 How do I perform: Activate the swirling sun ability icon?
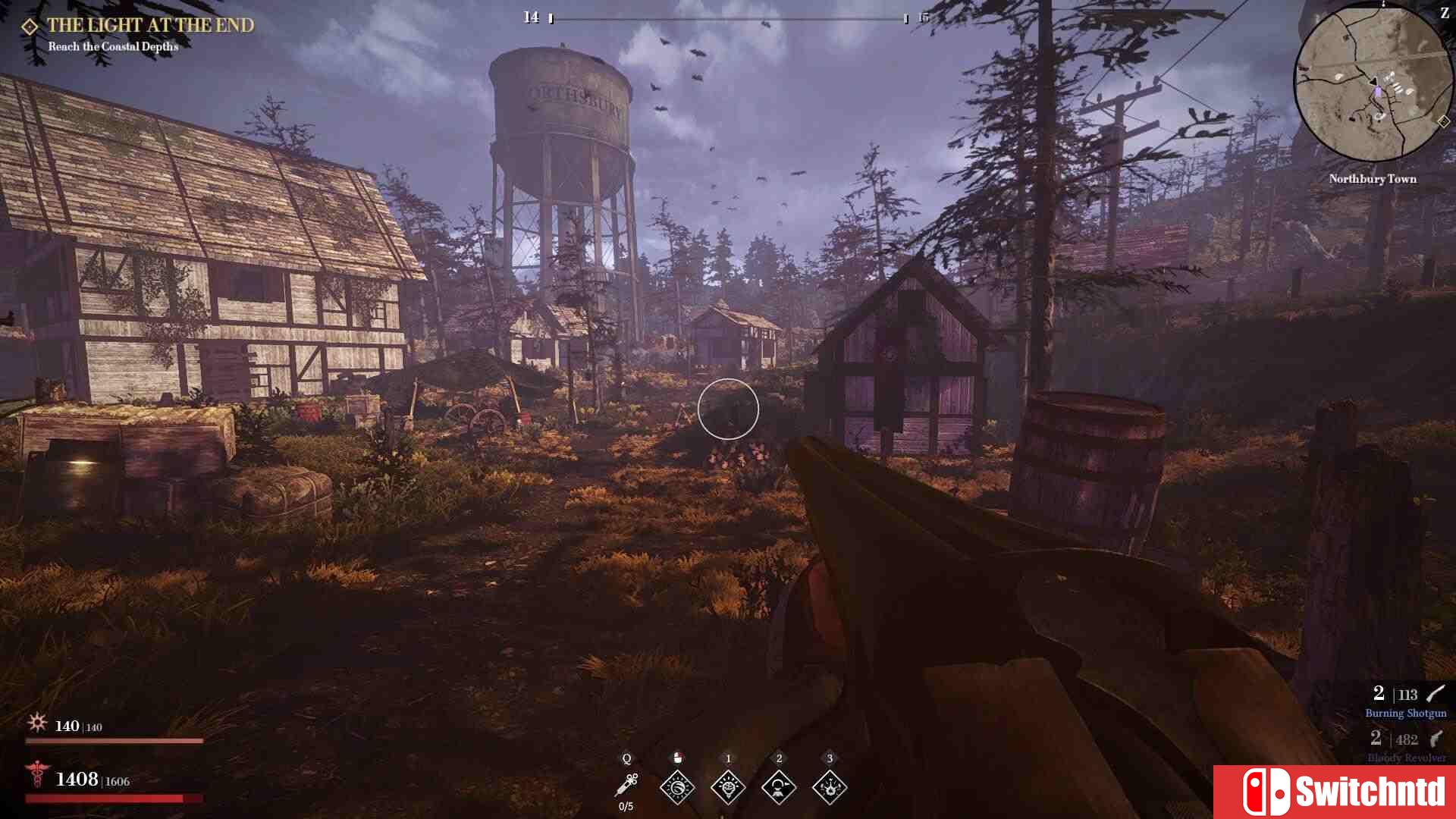[677, 787]
